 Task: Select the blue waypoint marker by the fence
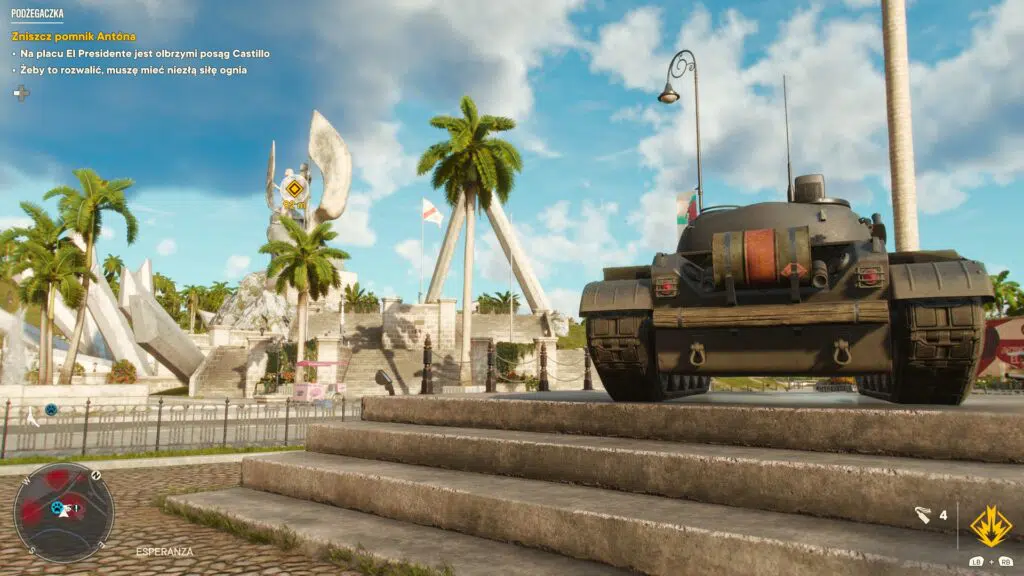(x=50, y=409)
